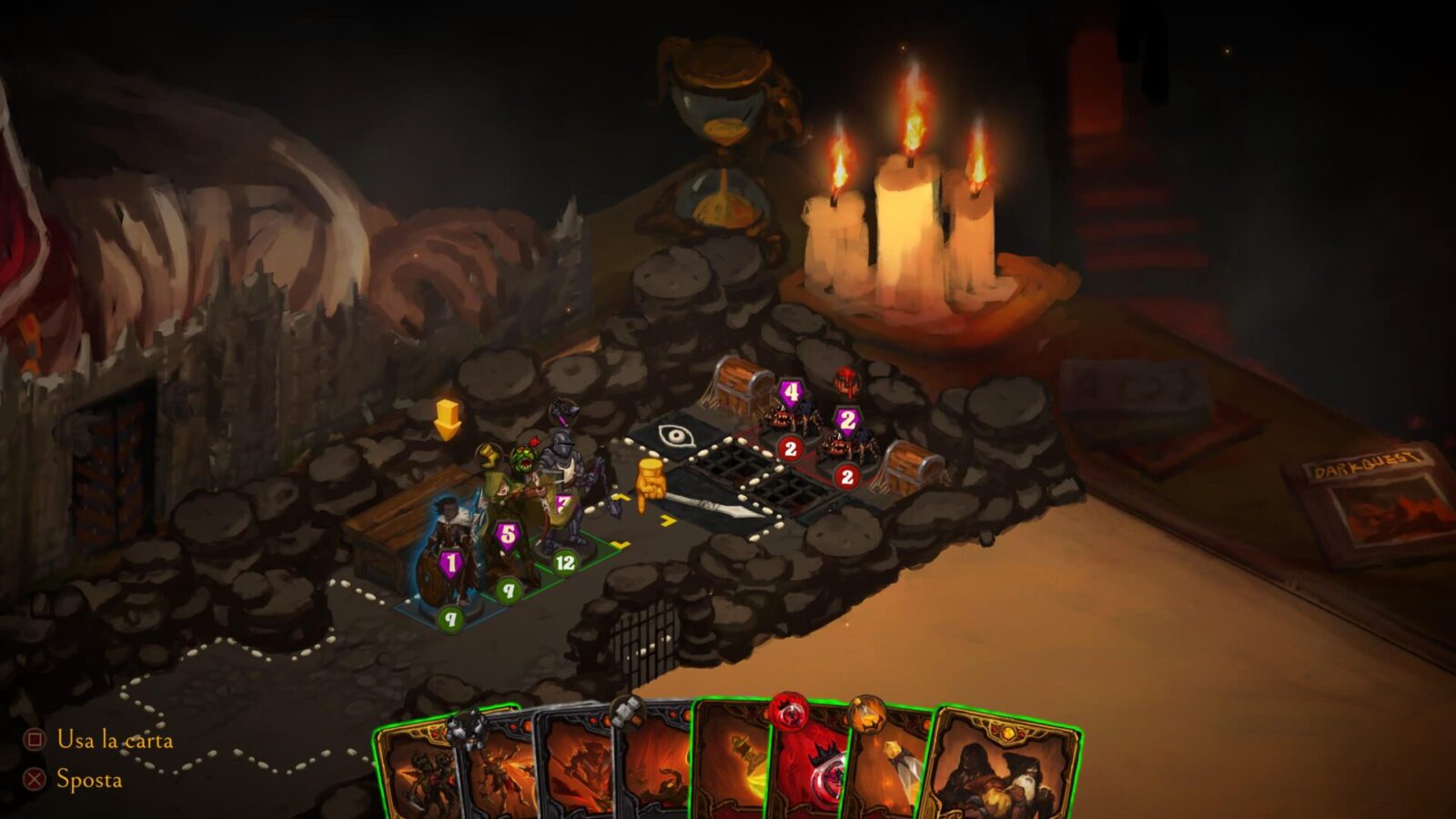Click the sword symbol floor tile
Screen dimensions: 1456x819
pyautogui.click(x=719, y=503)
